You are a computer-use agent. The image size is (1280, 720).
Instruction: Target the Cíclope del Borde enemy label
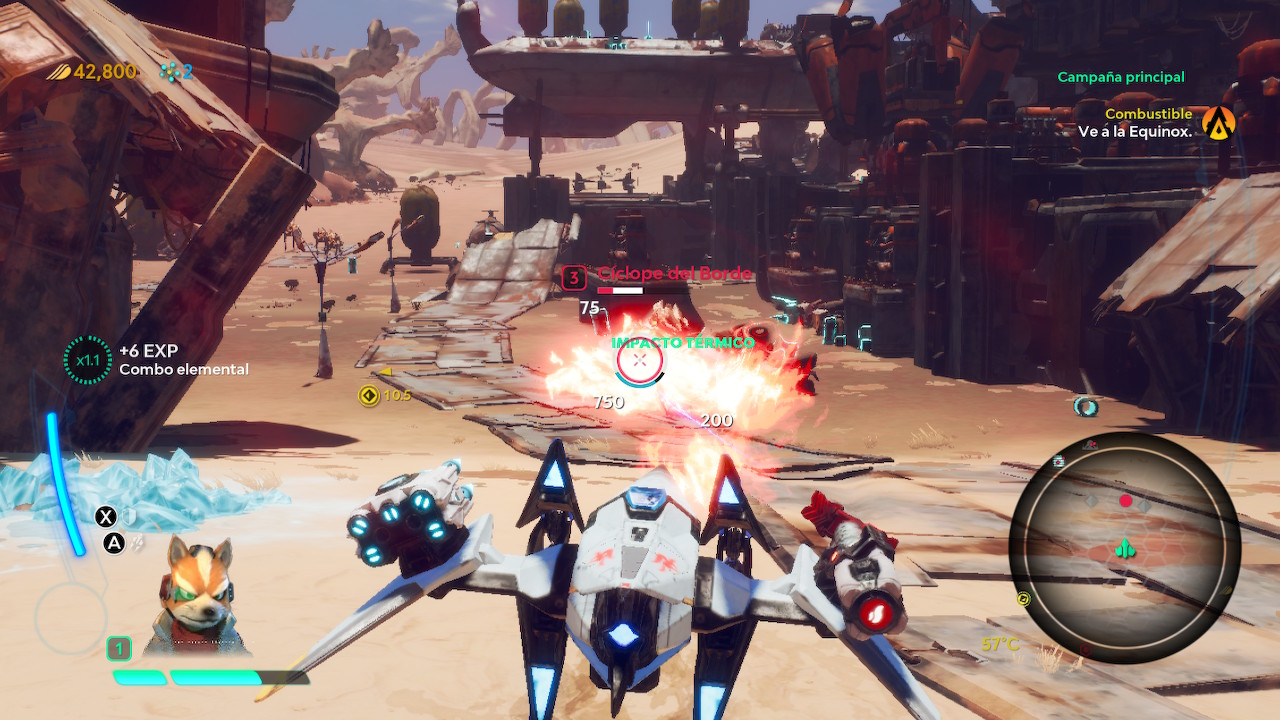[673, 274]
